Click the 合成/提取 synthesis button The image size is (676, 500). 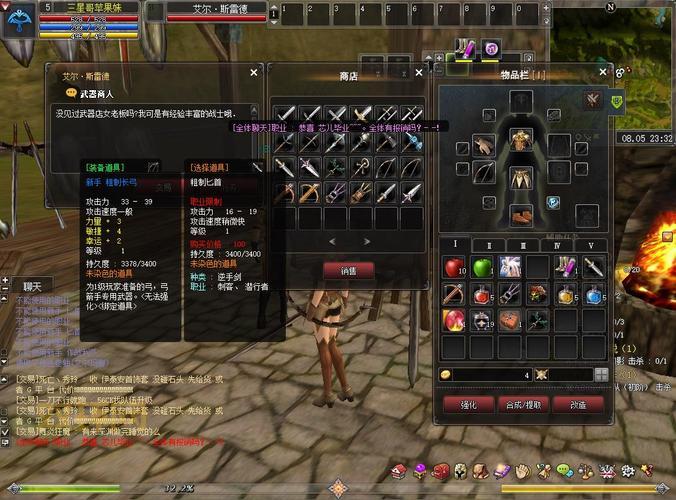(x=524, y=404)
